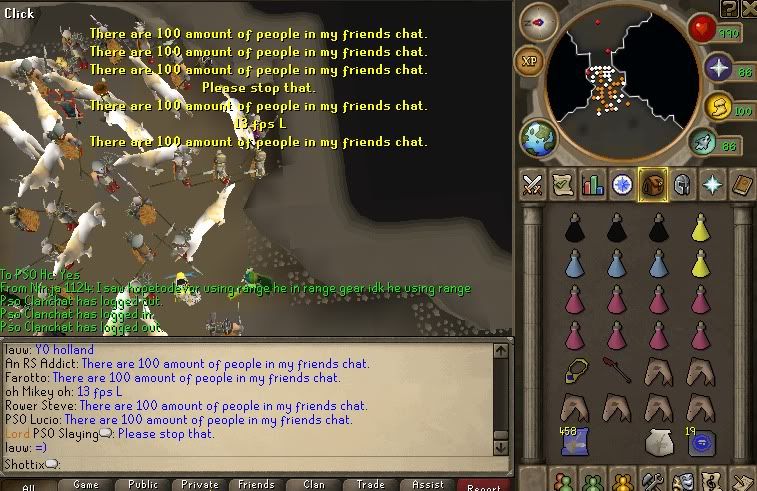Open the magic spellbook tab
Viewport: 757px width, 491px height.
coord(742,185)
